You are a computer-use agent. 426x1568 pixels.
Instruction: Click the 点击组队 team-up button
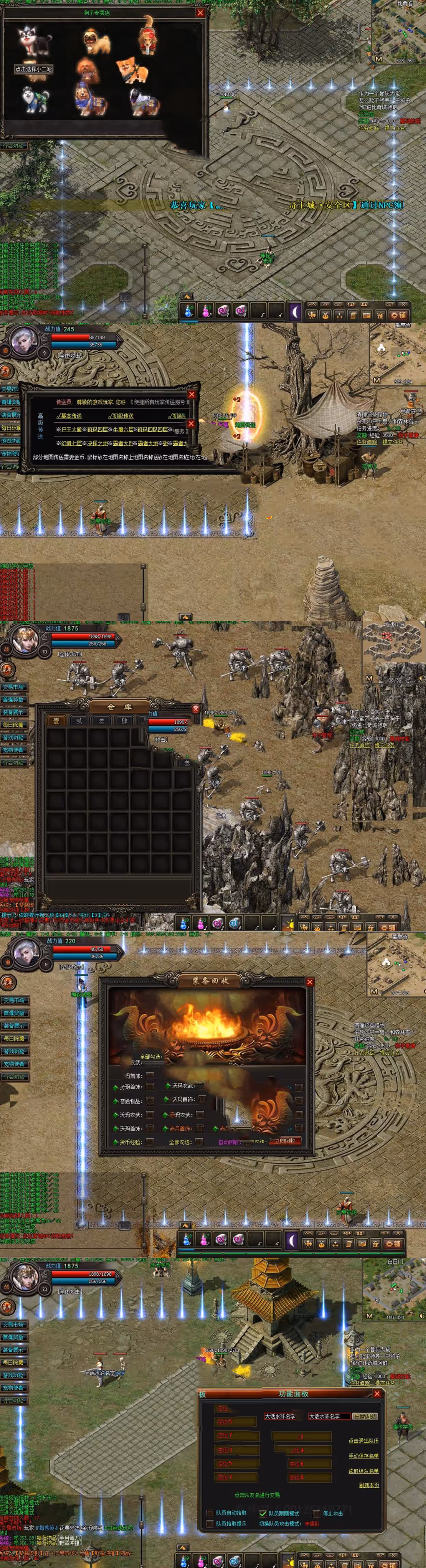(365, 1416)
